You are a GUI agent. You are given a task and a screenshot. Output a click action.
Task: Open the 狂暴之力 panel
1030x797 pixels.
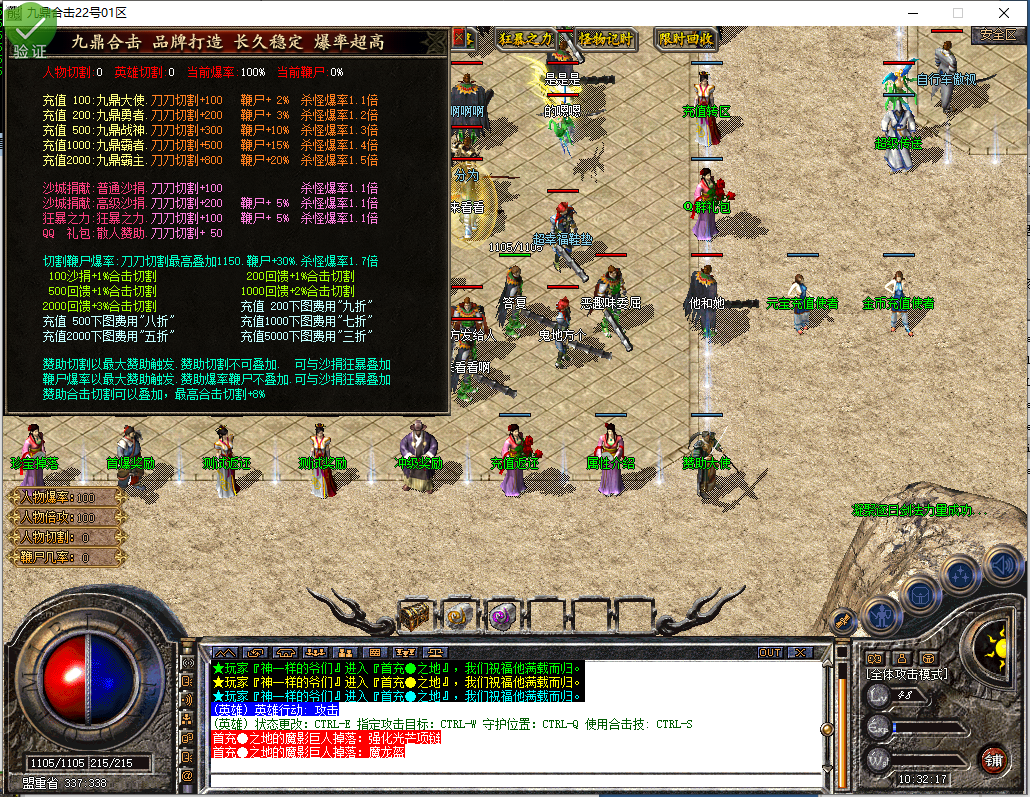526,39
